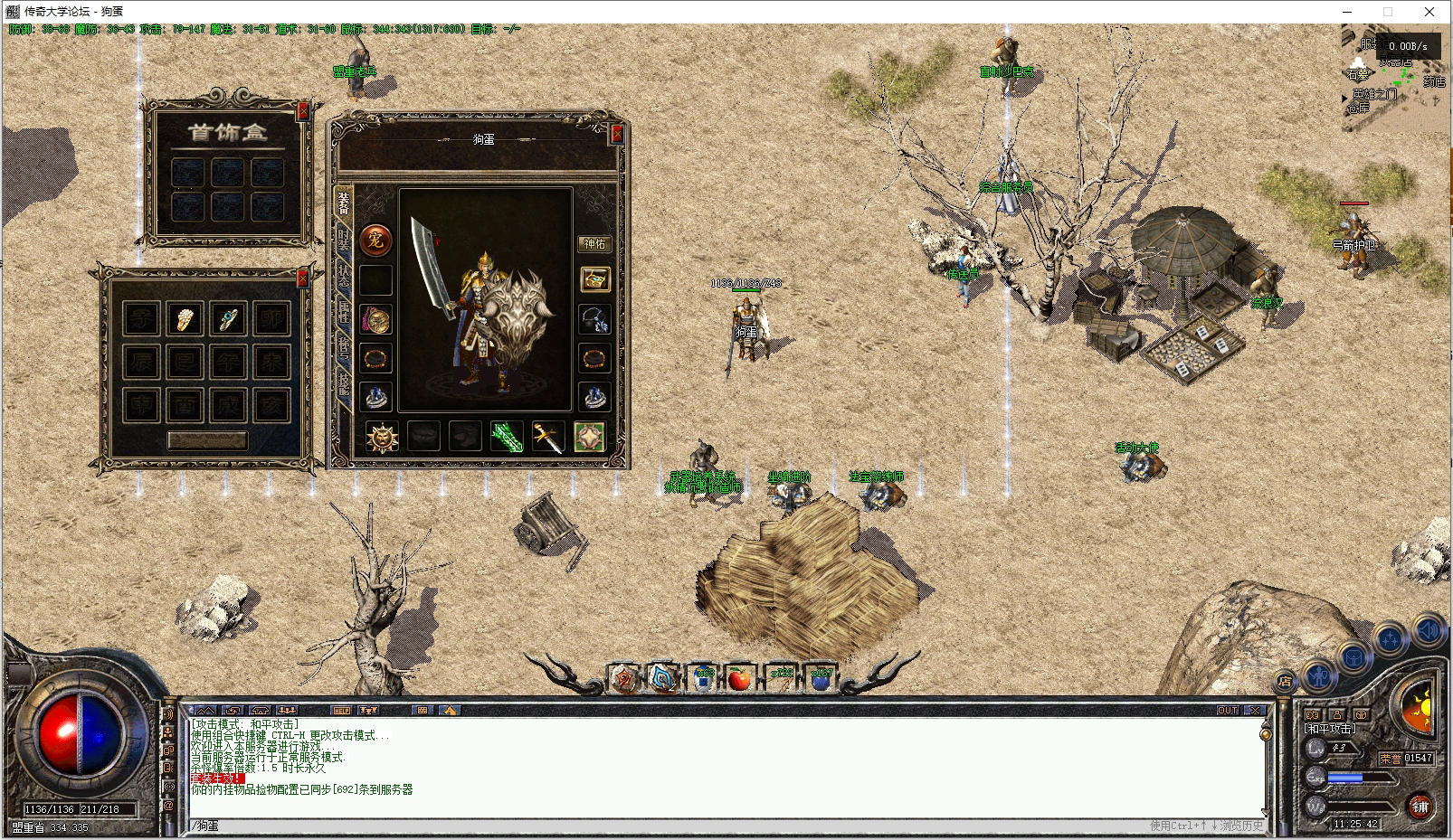Open the 状态 status tab

click(x=344, y=274)
